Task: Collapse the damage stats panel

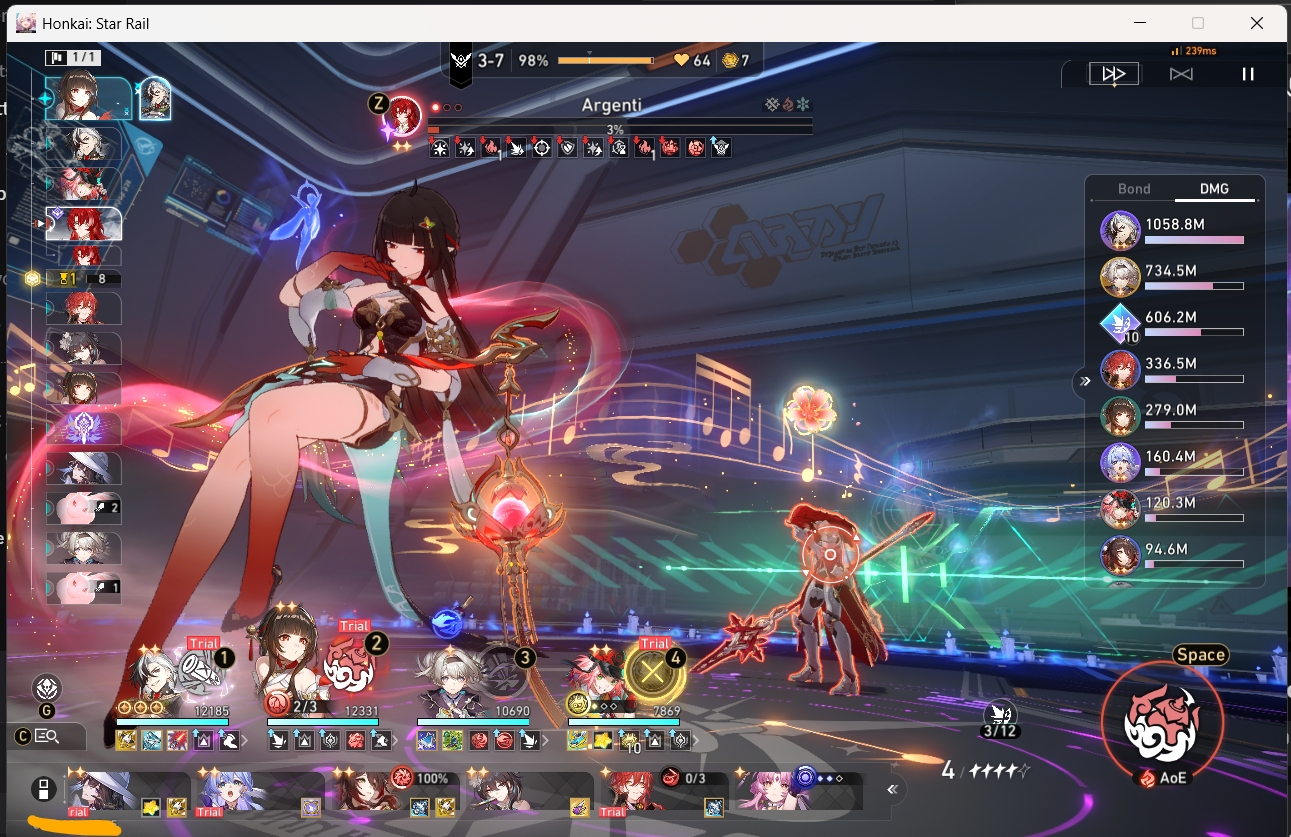Action: (x=1082, y=381)
